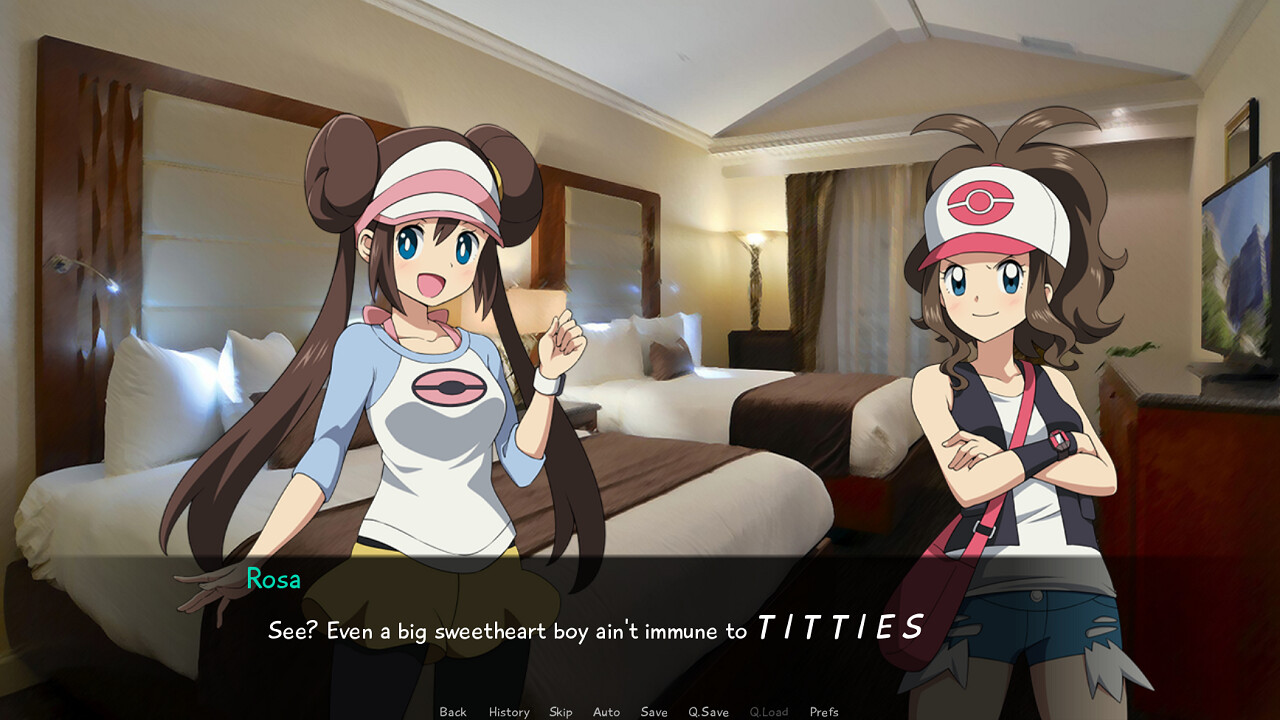Screen dimensions: 1280x720
Task: Select Auto from the quick menu bar
Action: tap(606, 712)
